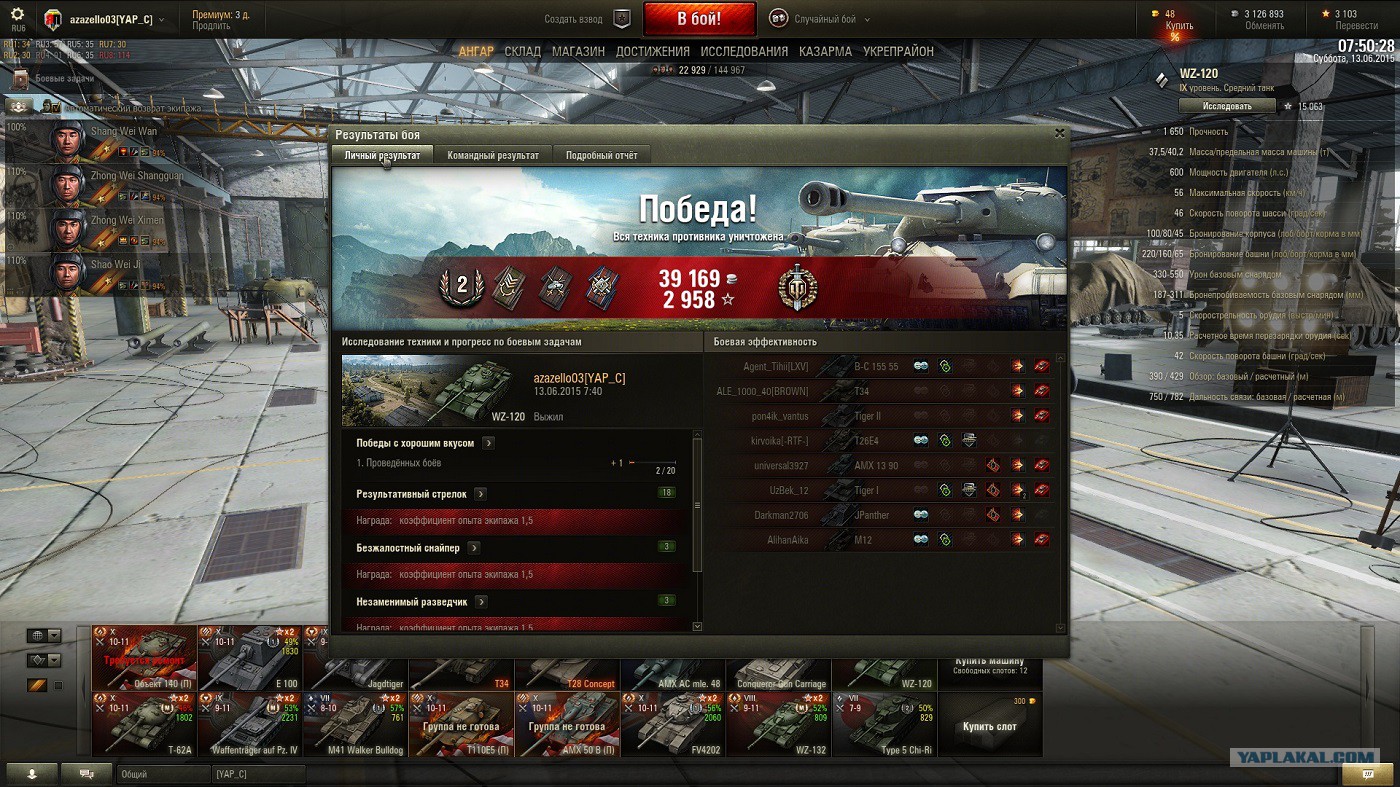Click the Исследовать button for WZ-120

(x=1227, y=106)
